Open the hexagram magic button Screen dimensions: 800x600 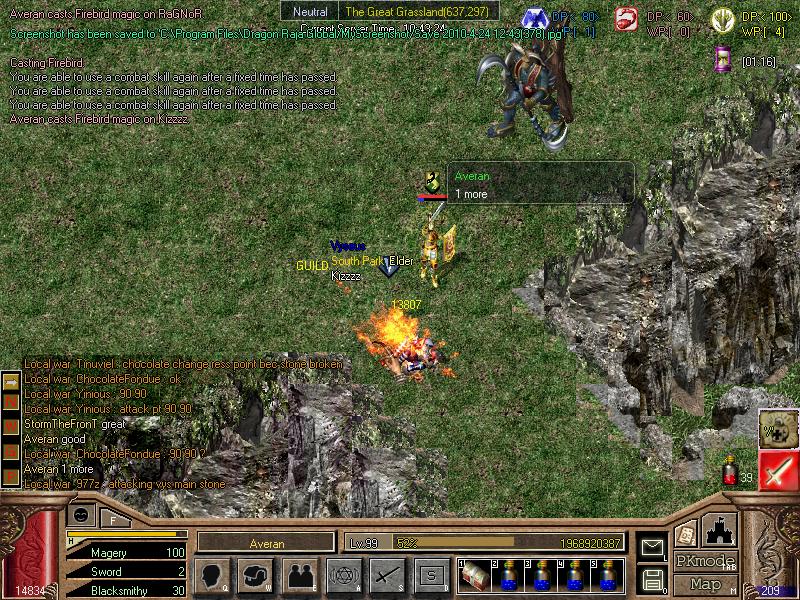pyautogui.click(x=343, y=575)
